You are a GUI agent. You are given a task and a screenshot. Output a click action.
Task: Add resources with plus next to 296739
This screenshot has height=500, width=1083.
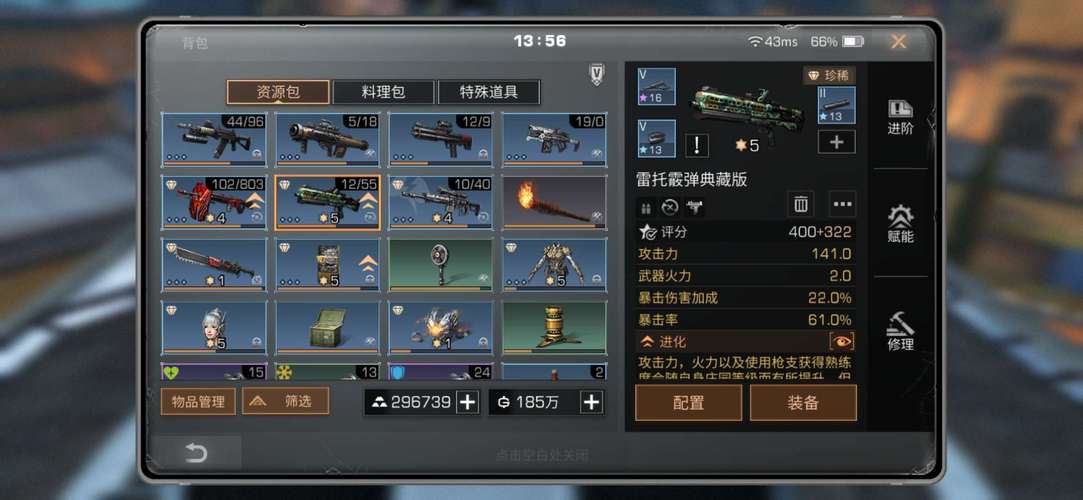click(x=467, y=402)
